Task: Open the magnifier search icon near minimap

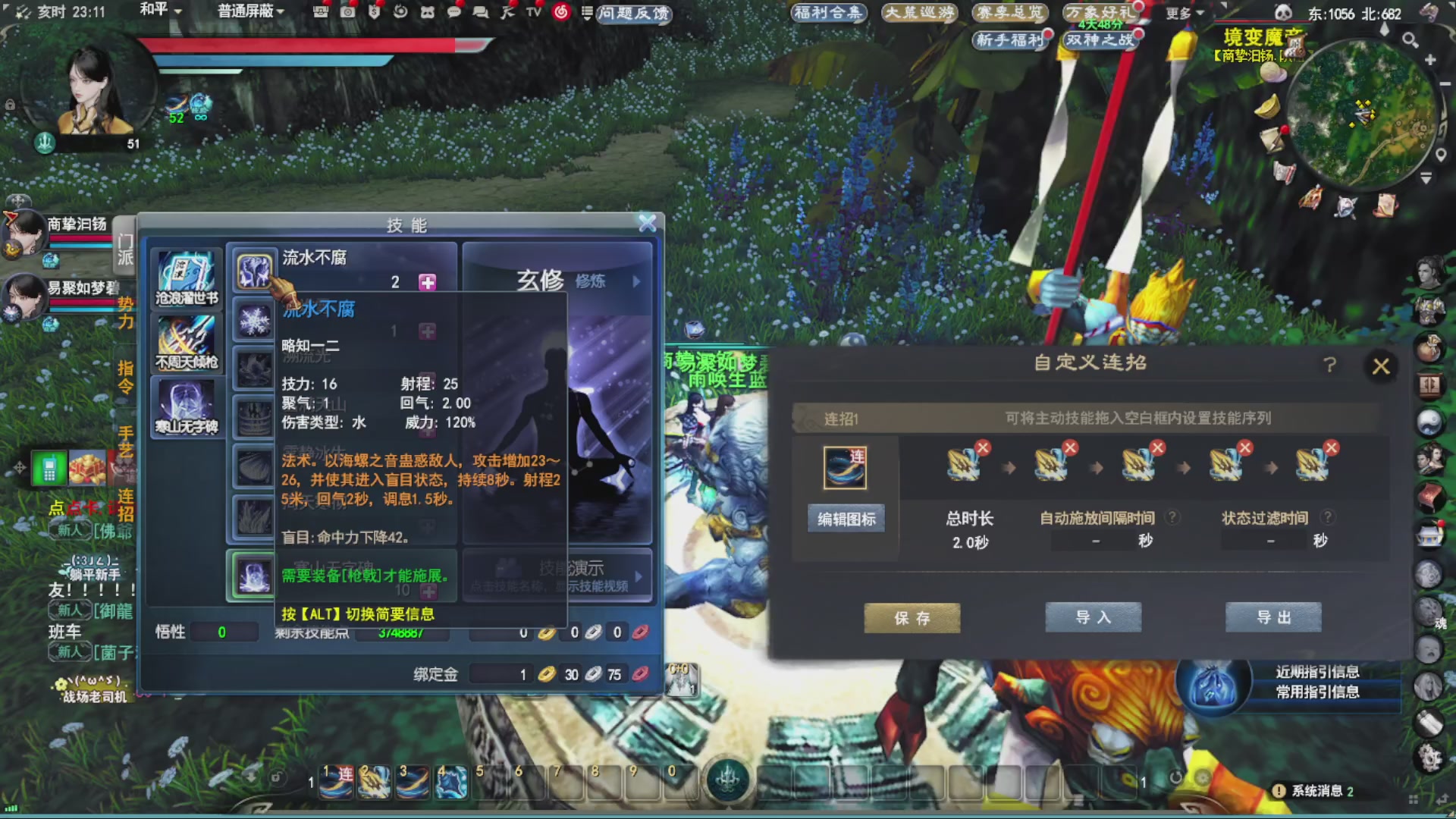Action: click(x=1409, y=40)
